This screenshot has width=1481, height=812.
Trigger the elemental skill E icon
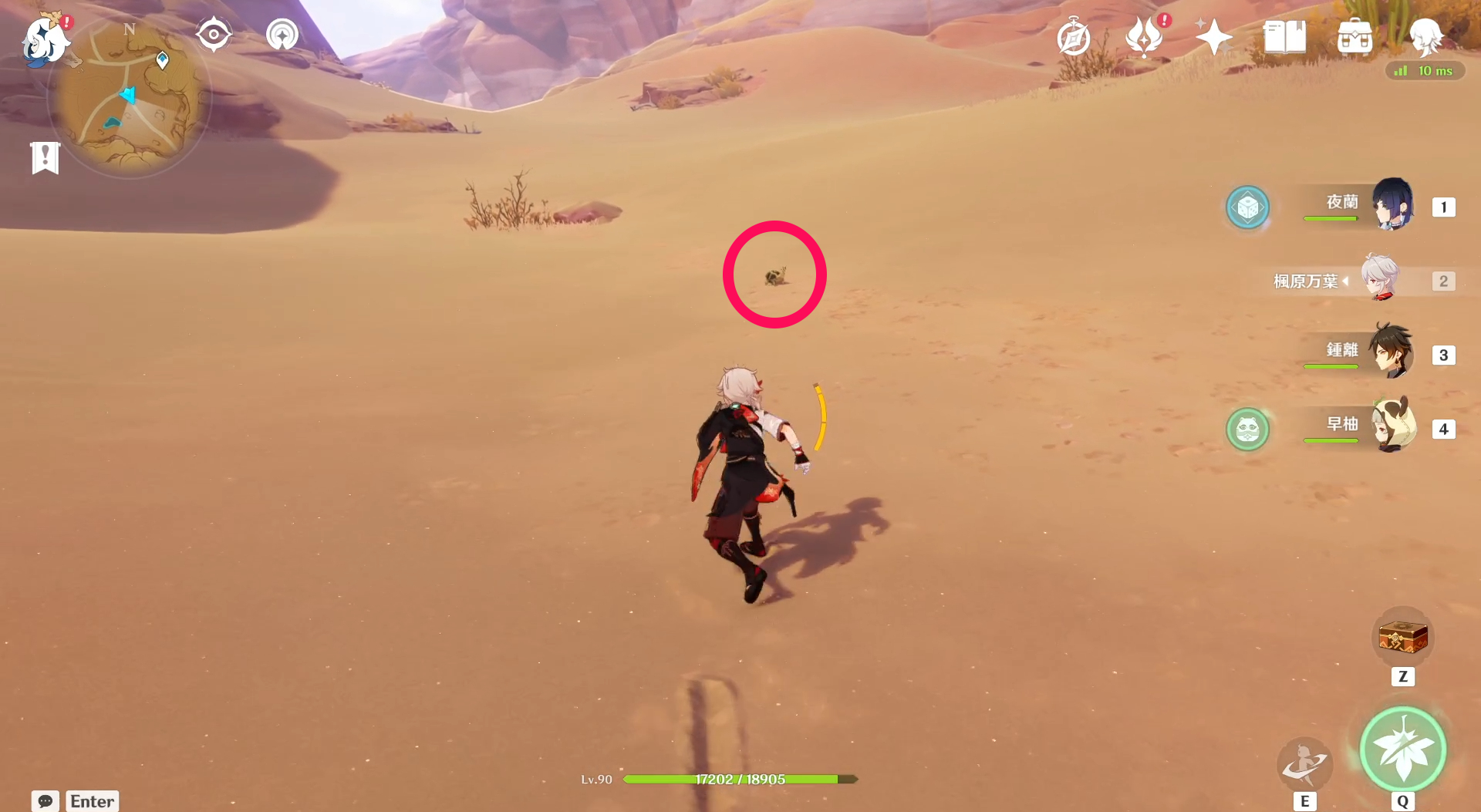point(1304,763)
